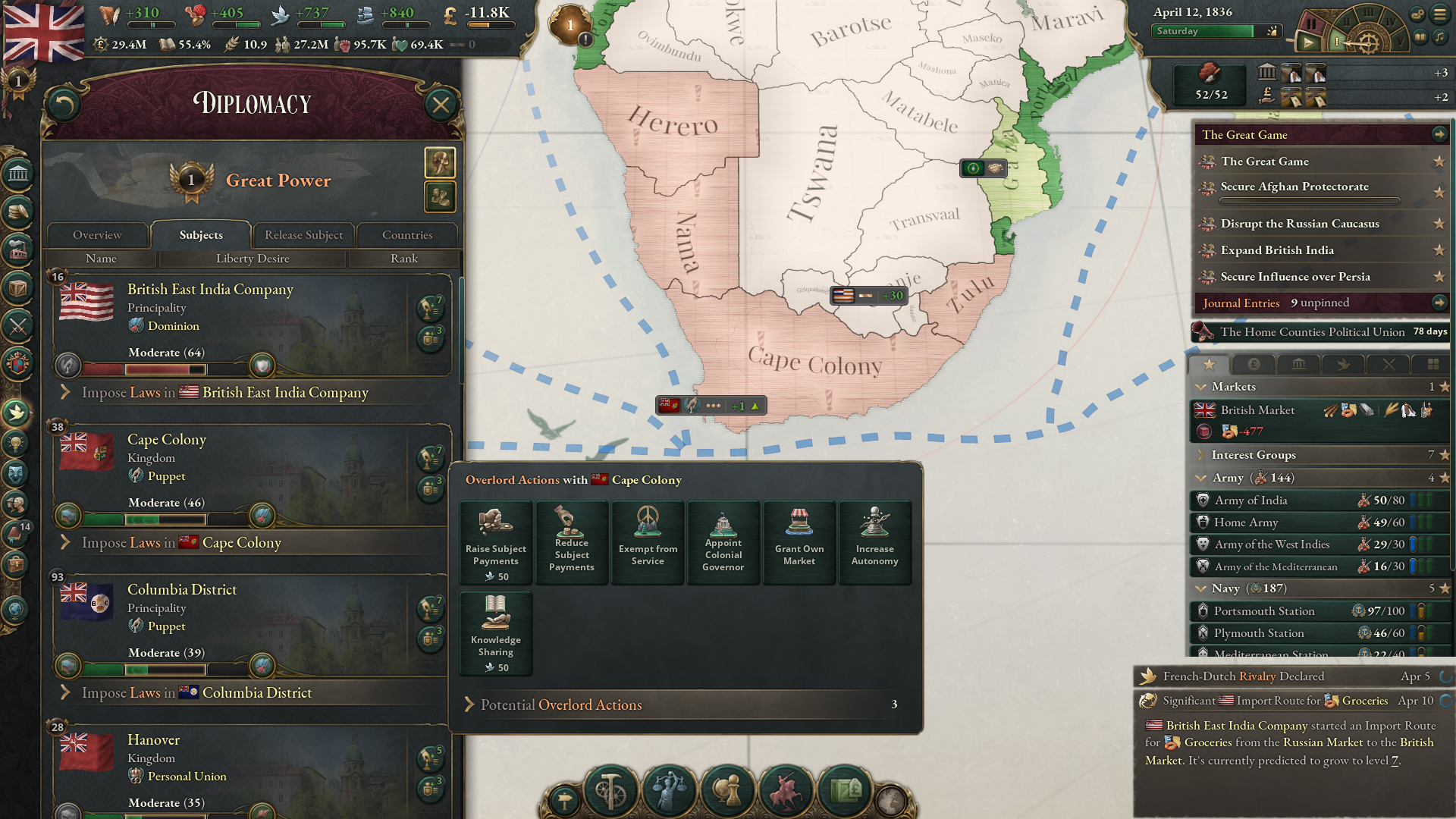Toggle the star next to Expand British India
Image resolution: width=1456 pixels, height=819 pixels.
(1439, 250)
